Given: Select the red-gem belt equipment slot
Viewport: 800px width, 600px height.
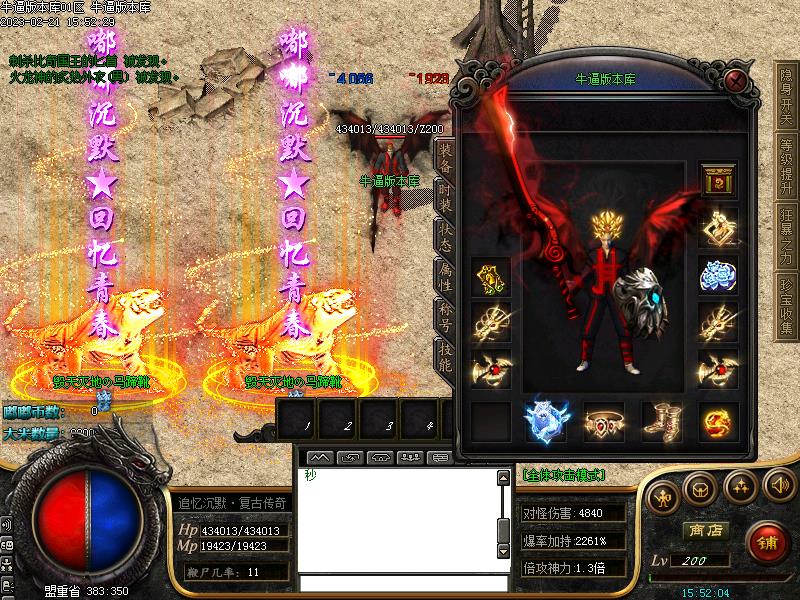Looking at the screenshot, I should click(x=603, y=422).
